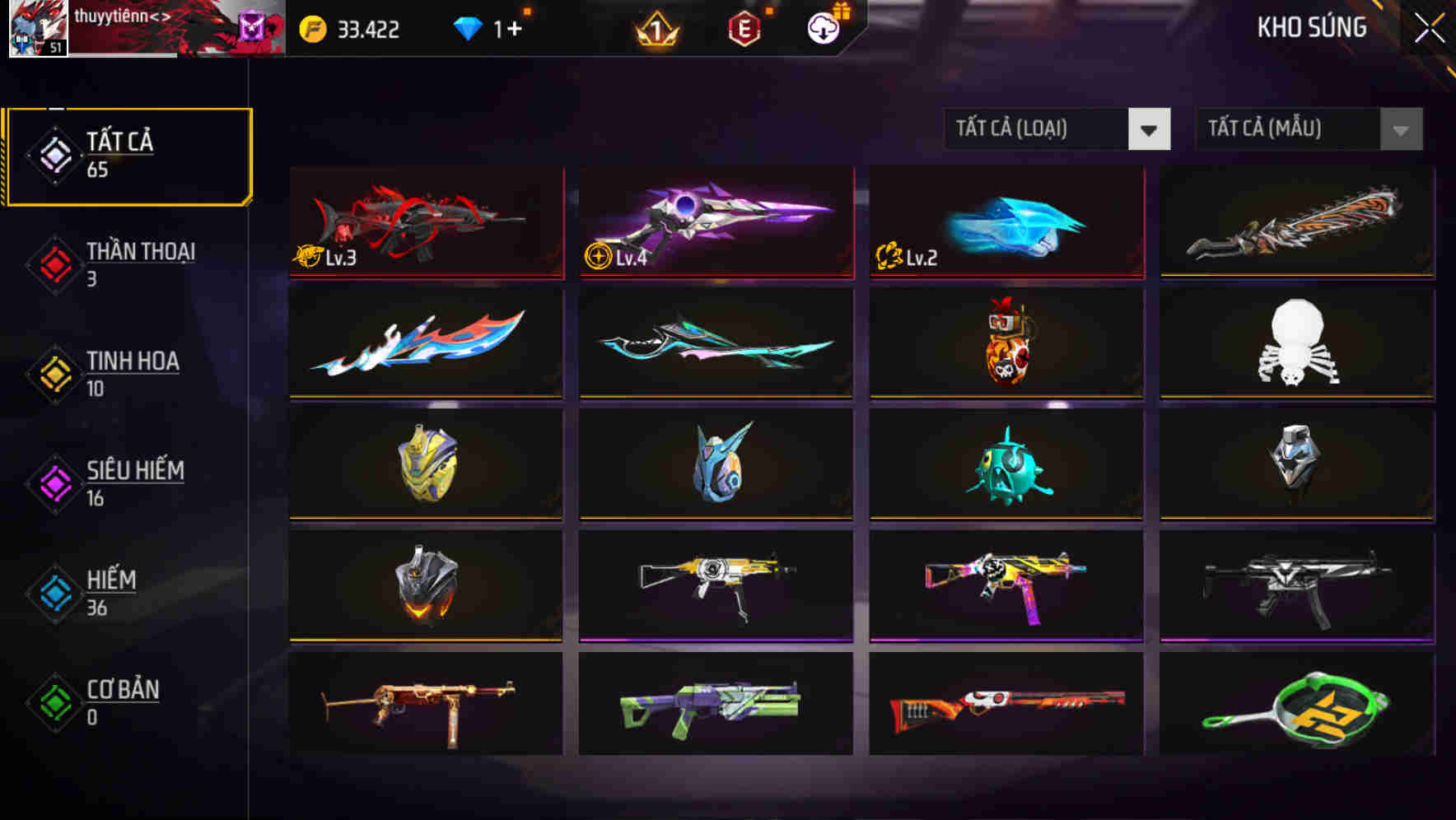The height and width of the screenshot is (820, 1456).
Task: Open the KHO SÚNG title header
Action: tap(1312, 27)
